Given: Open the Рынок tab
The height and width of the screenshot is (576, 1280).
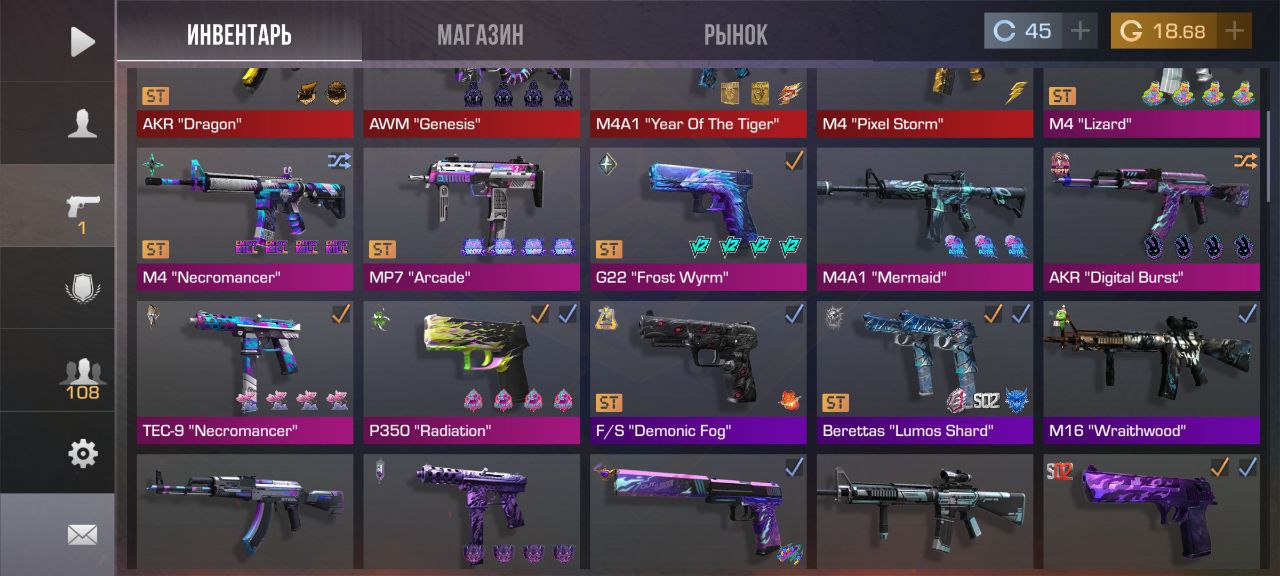Looking at the screenshot, I should tap(735, 35).
